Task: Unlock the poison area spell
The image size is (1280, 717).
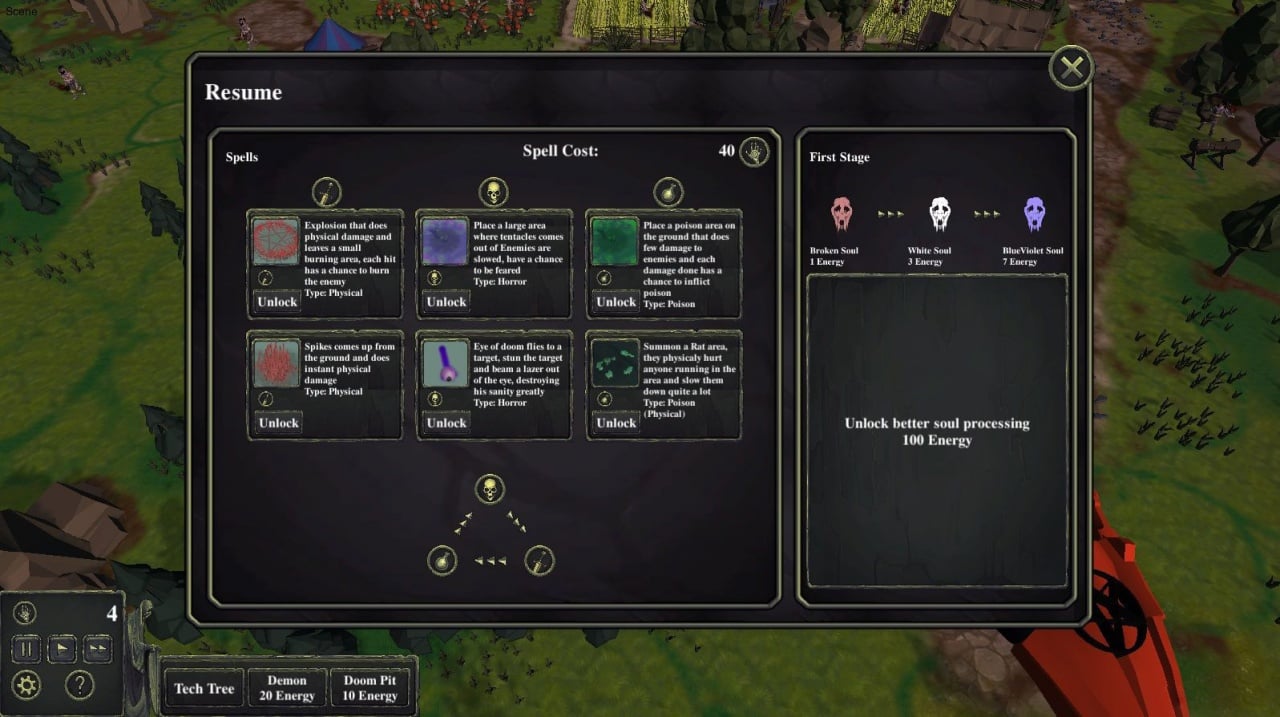Action: tap(616, 302)
